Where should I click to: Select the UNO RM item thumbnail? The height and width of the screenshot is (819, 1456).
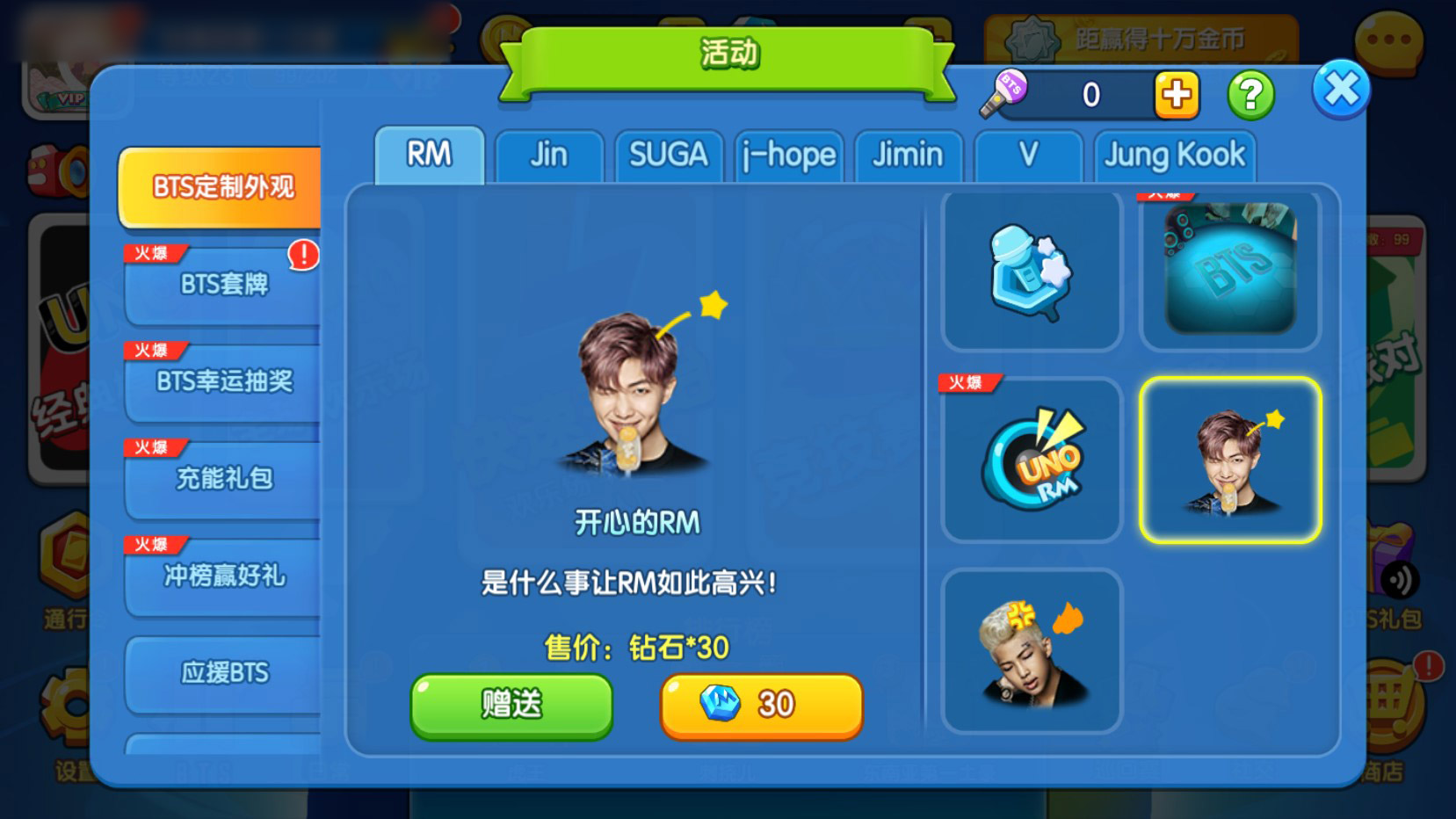pos(1032,460)
